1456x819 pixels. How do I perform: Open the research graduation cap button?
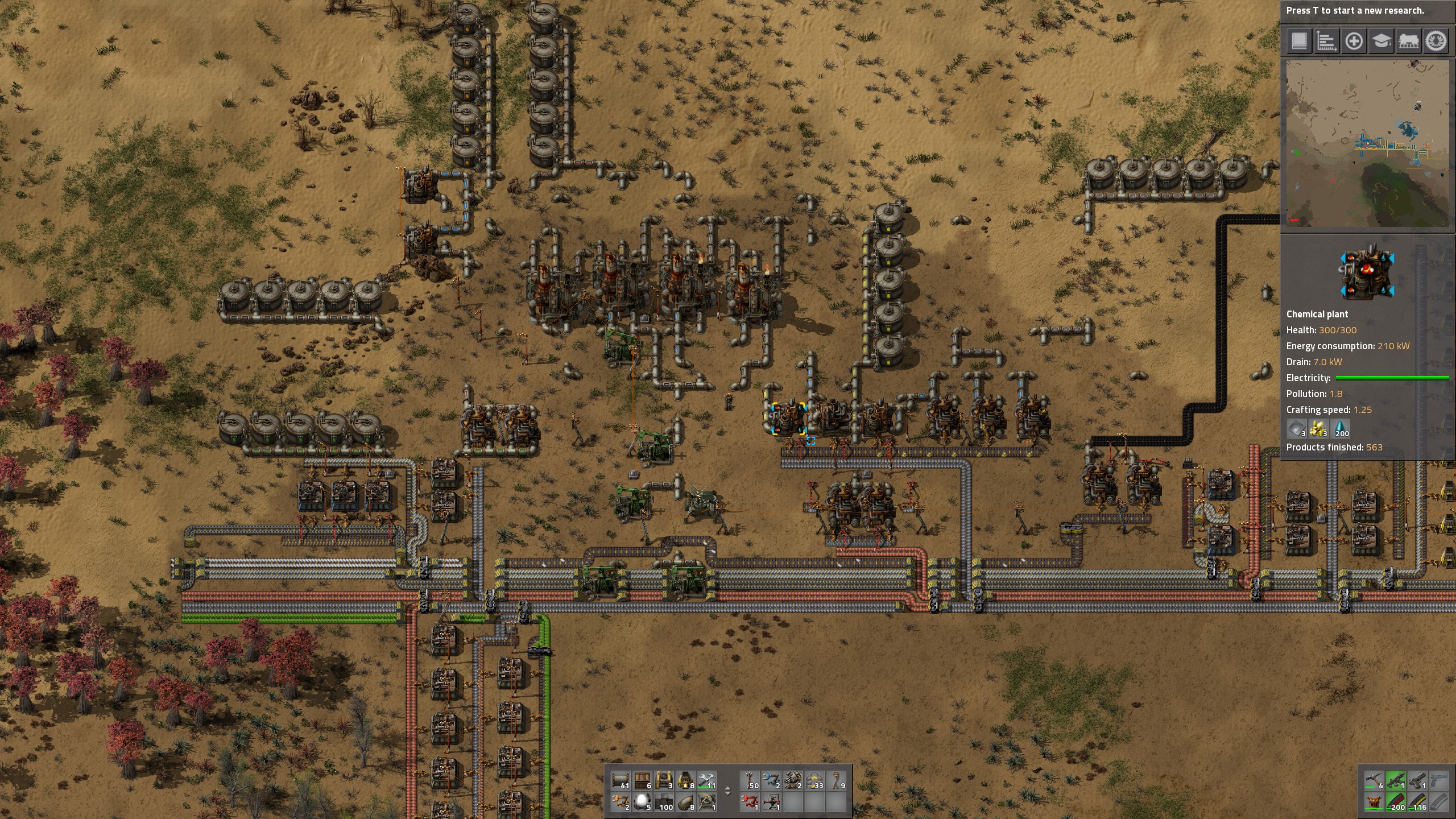pos(1381,41)
